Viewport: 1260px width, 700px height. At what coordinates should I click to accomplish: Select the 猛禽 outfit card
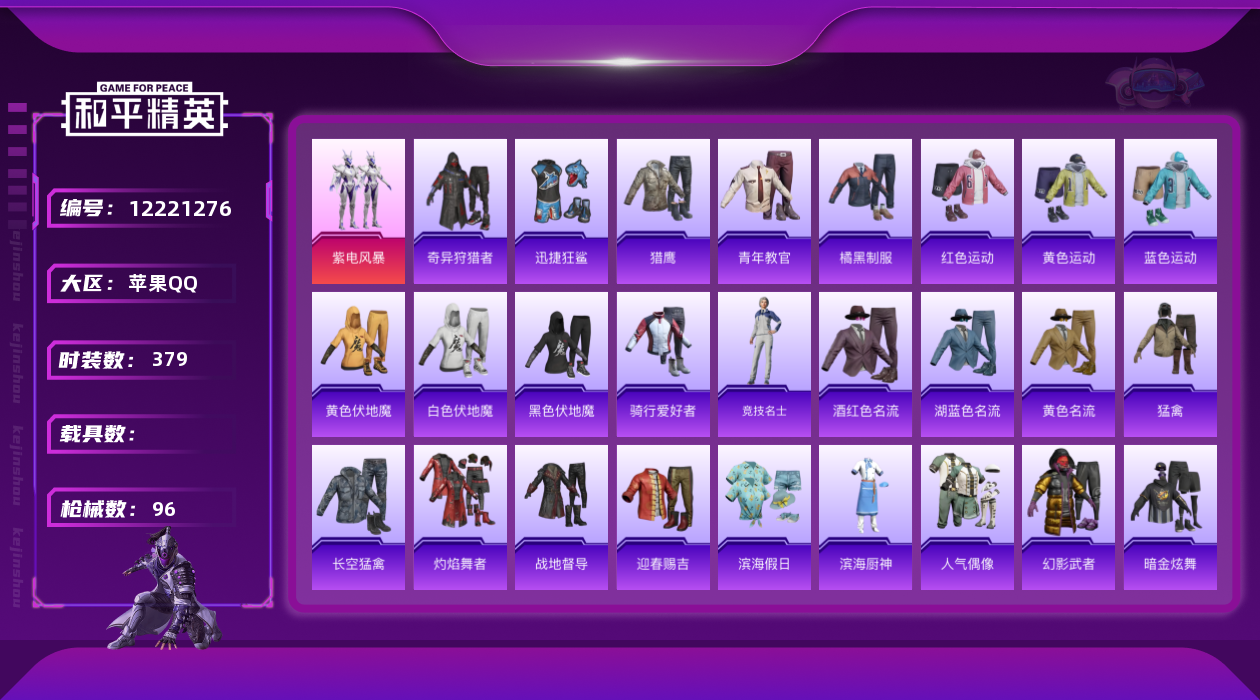(1170, 364)
